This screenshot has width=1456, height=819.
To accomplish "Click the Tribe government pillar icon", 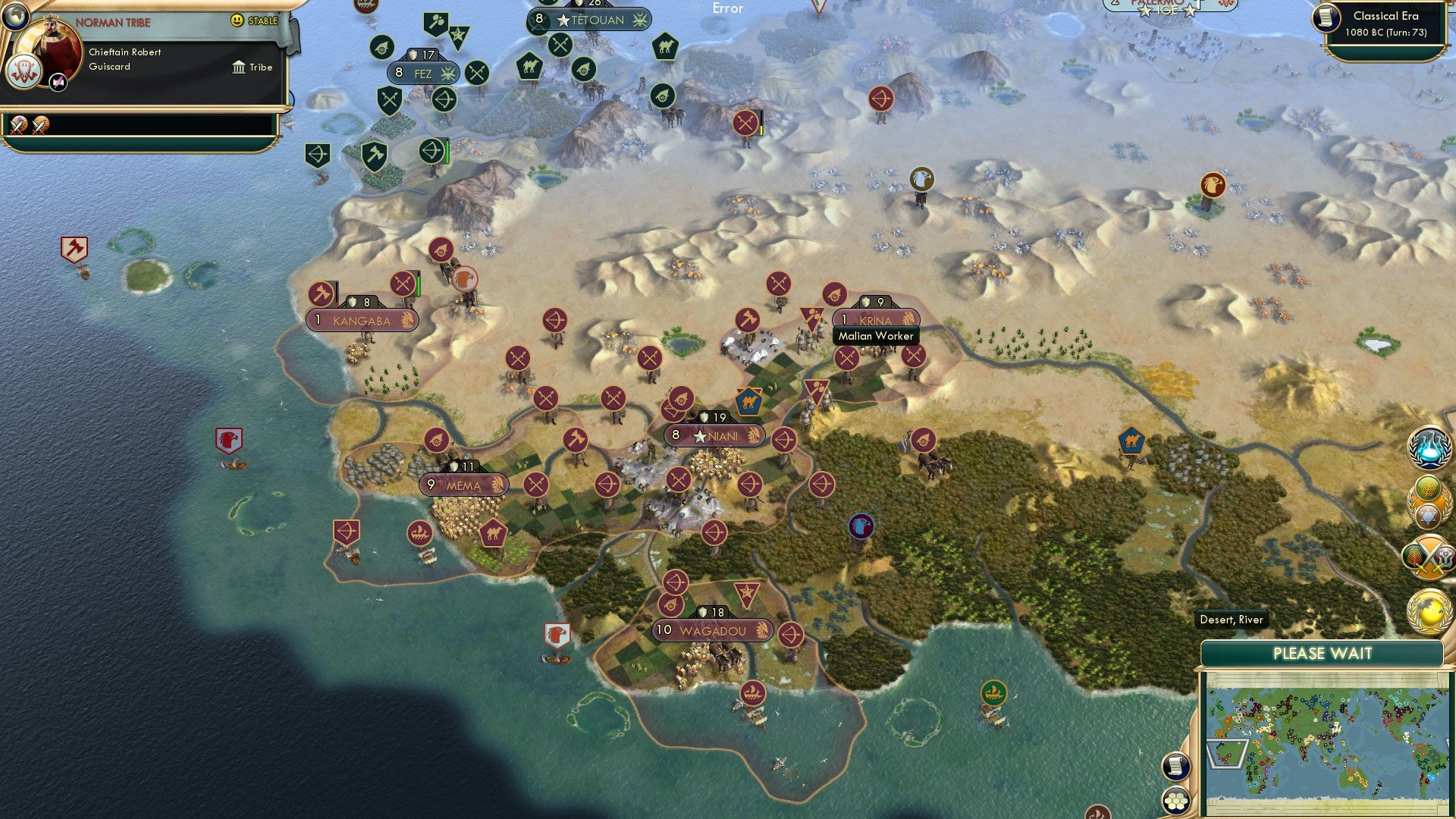I will 237,67.
